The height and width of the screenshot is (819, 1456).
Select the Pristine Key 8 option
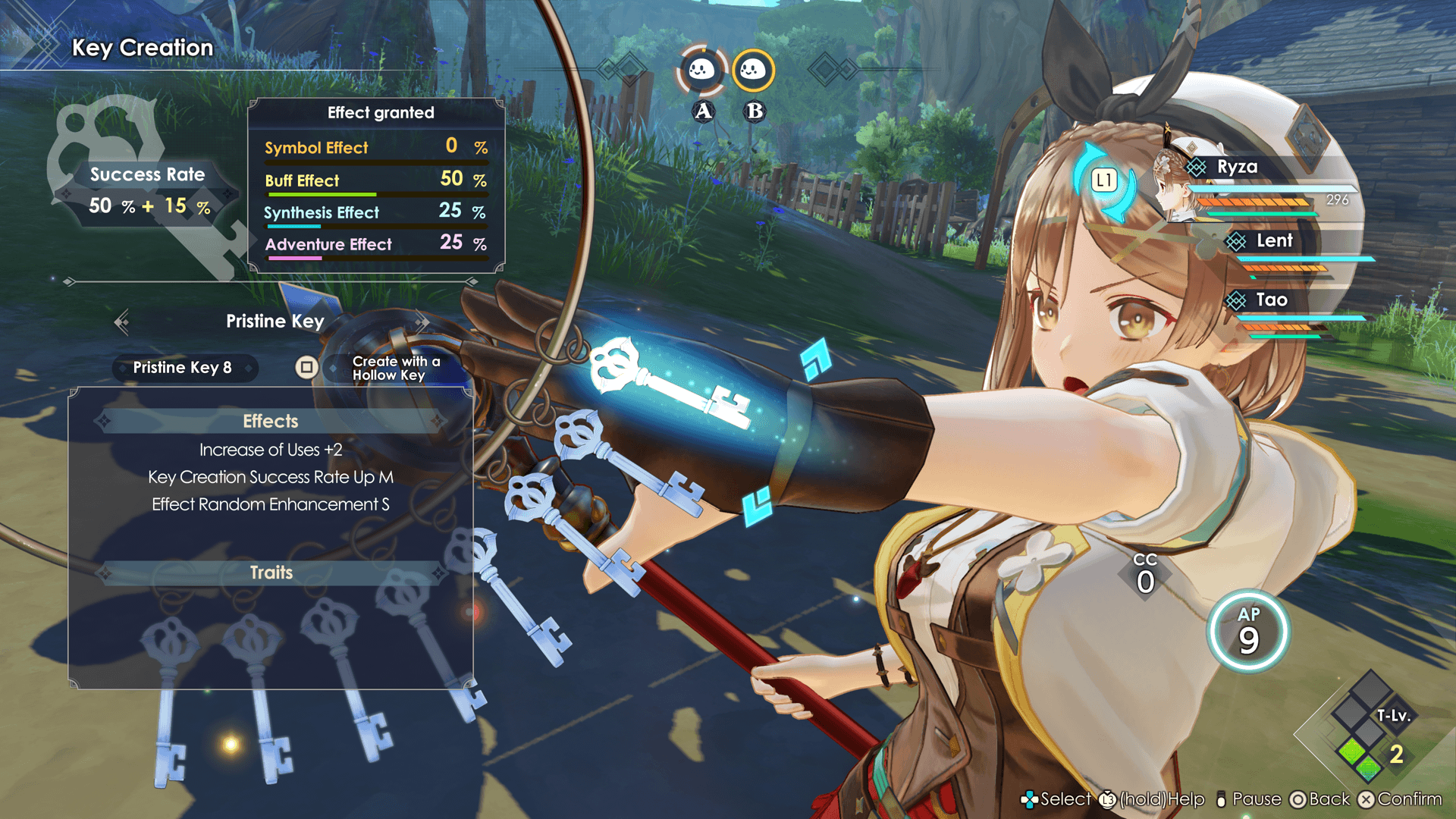(183, 368)
